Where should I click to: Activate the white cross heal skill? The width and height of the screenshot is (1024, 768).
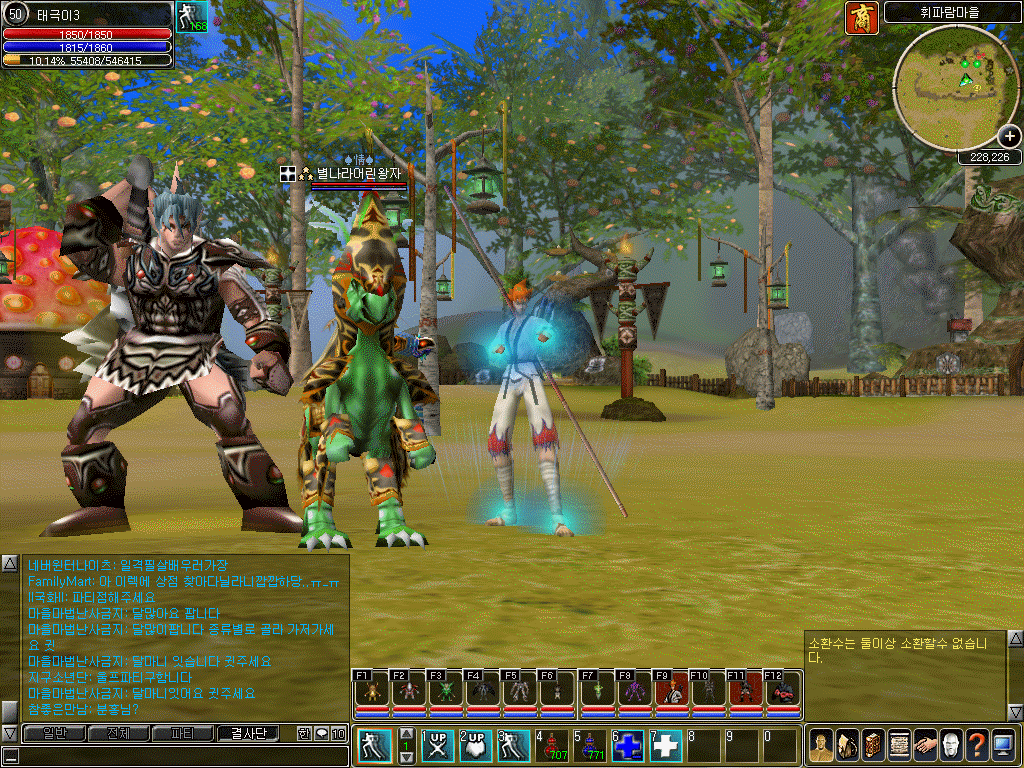(665, 745)
